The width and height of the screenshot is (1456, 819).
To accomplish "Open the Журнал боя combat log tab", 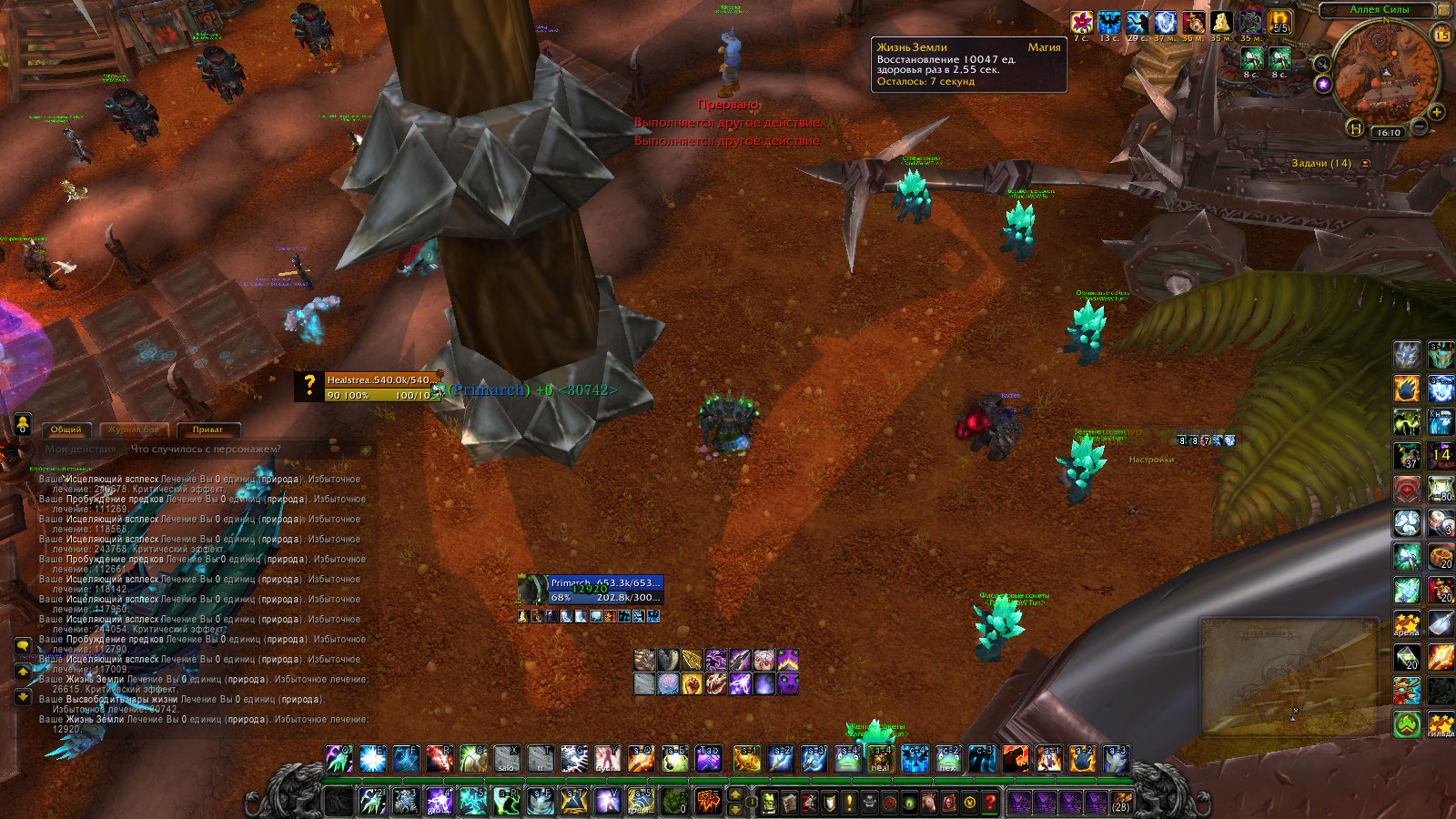I will 134,430.
